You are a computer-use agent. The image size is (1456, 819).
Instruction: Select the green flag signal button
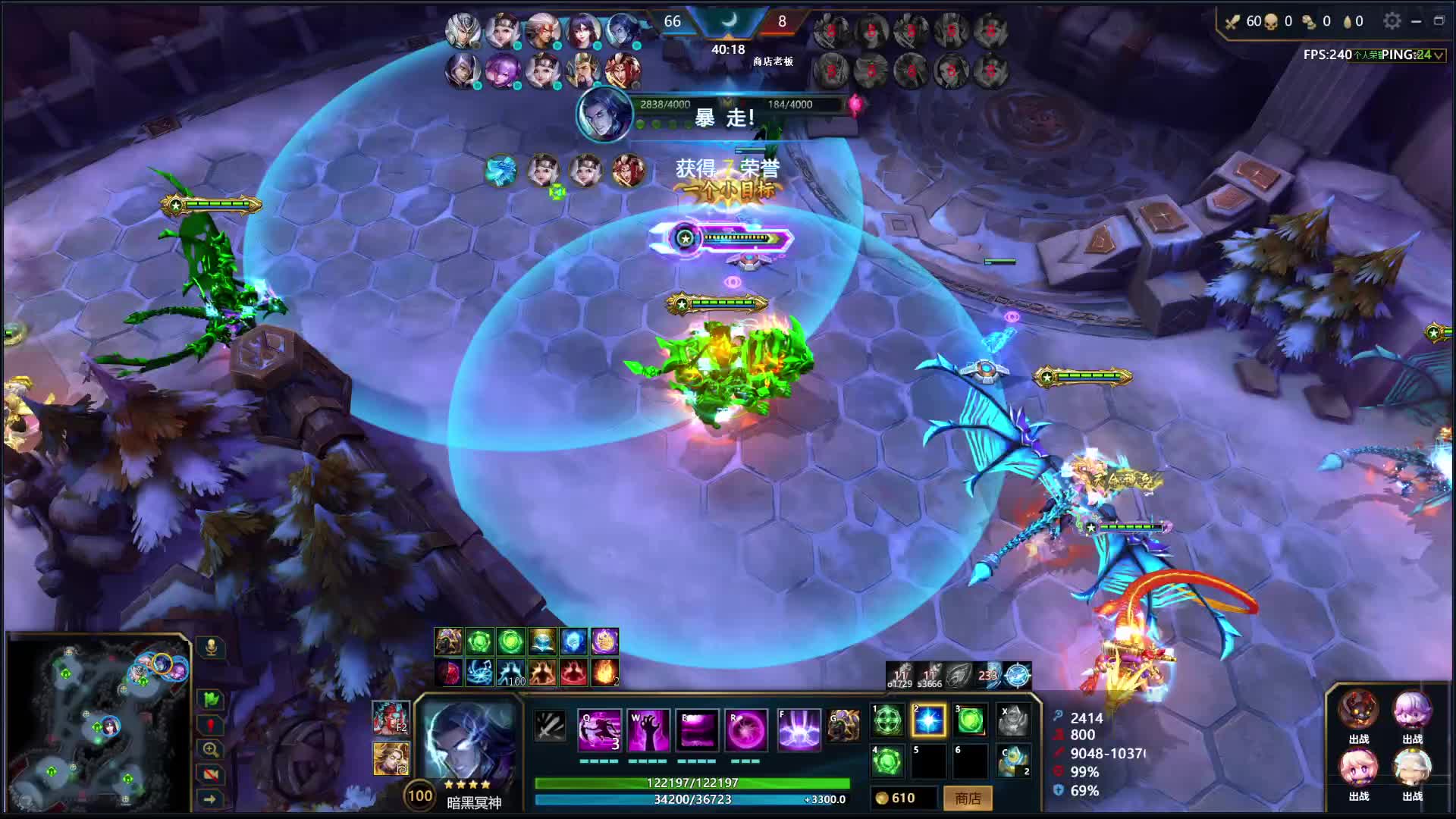211,698
